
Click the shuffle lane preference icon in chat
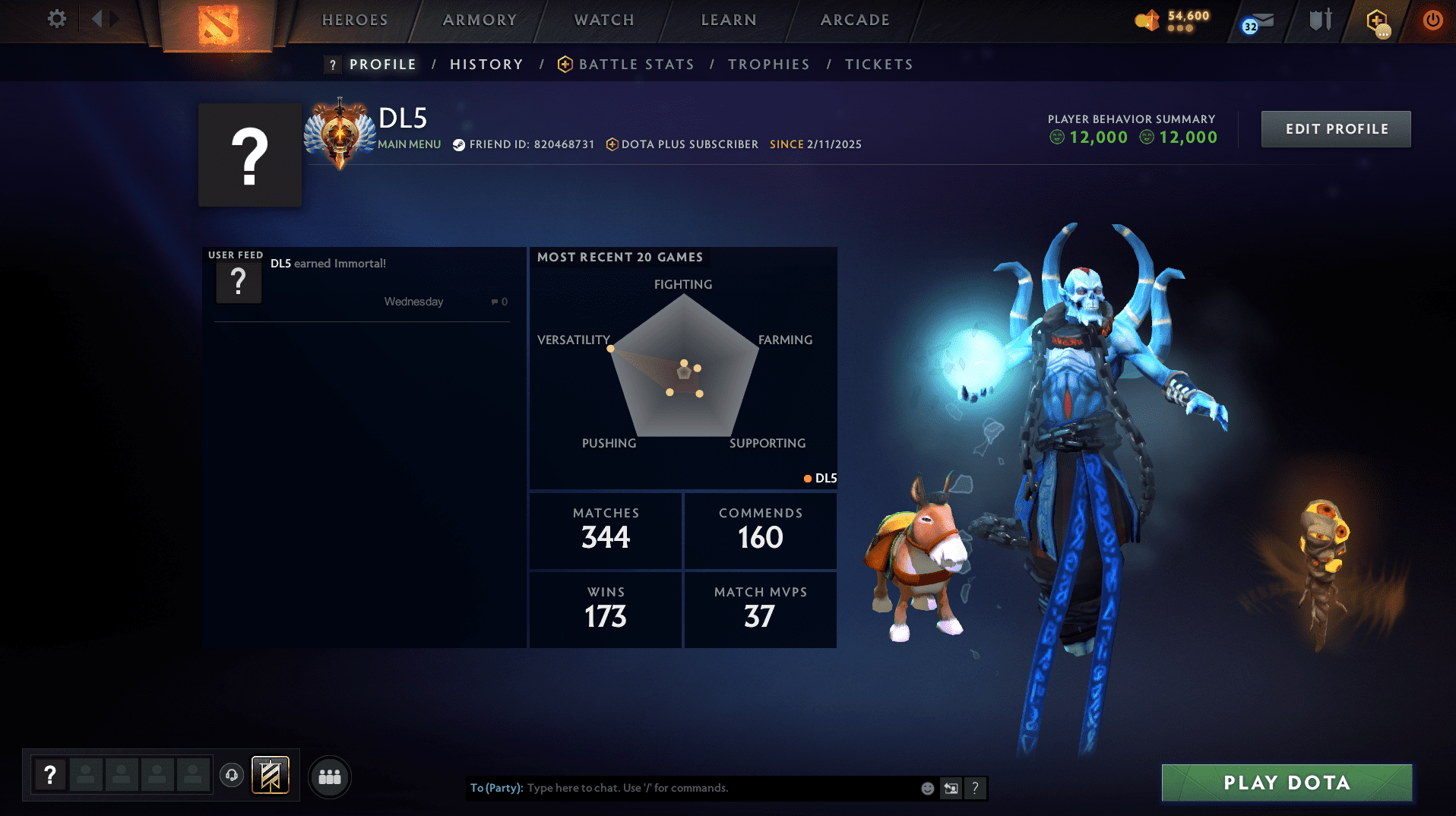point(951,788)
